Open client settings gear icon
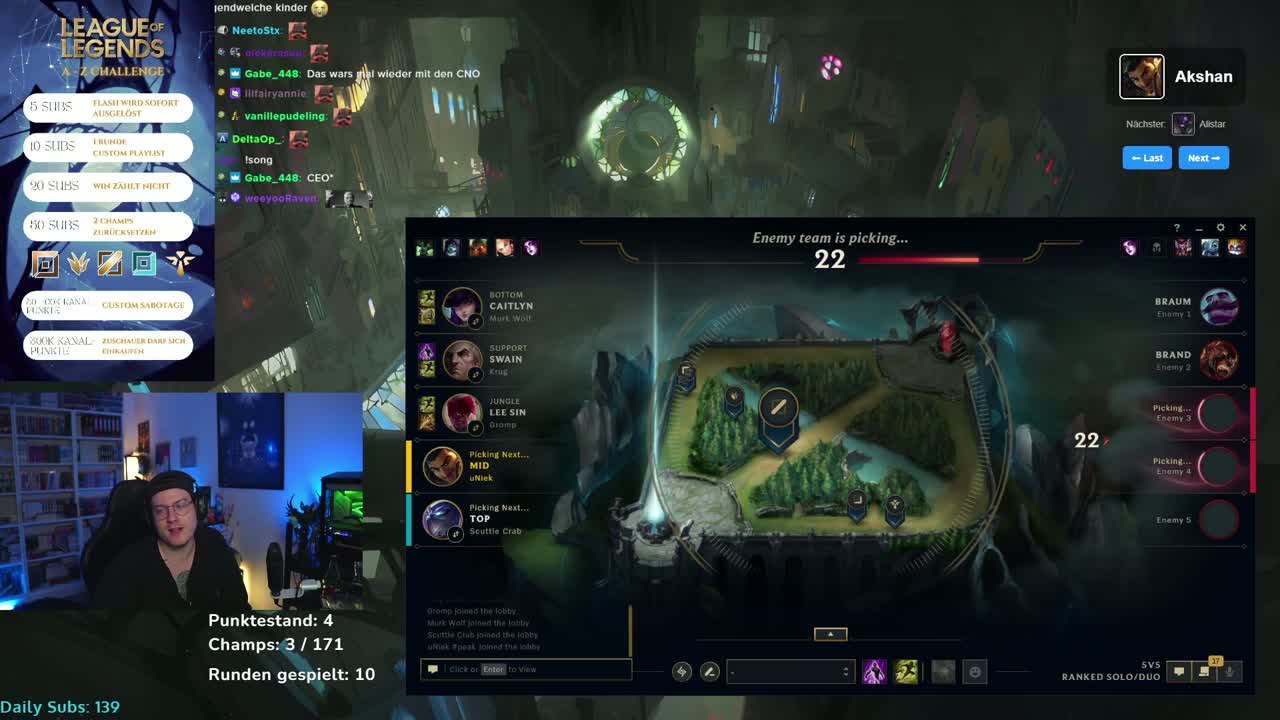 pos(1220,228)
